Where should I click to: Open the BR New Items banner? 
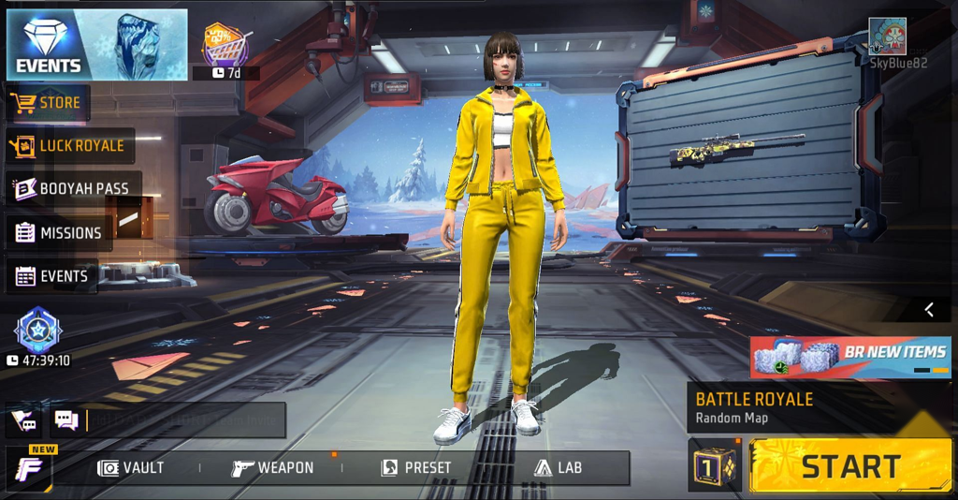[850, 356]
